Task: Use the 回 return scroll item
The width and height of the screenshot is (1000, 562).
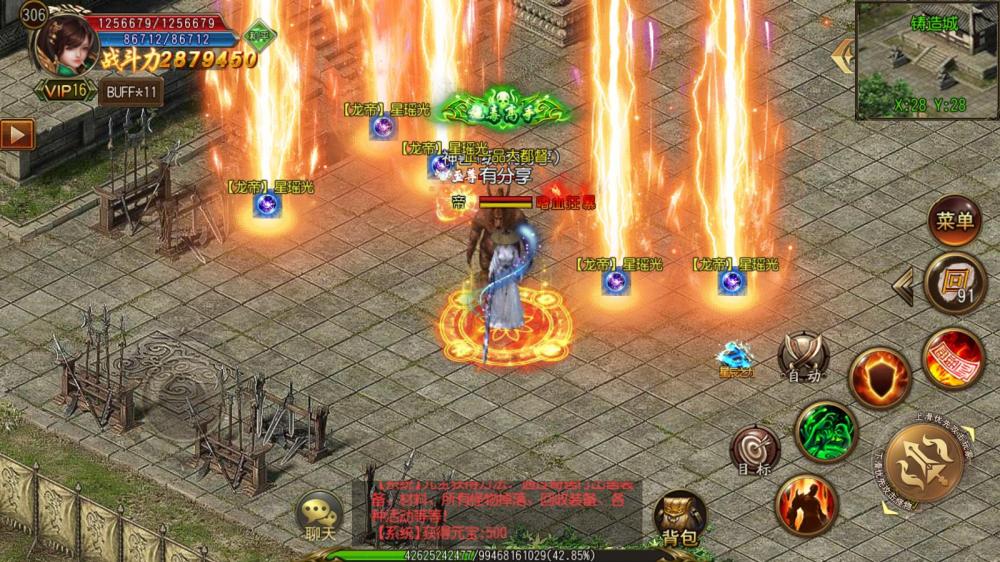Action: coord(954,283)
